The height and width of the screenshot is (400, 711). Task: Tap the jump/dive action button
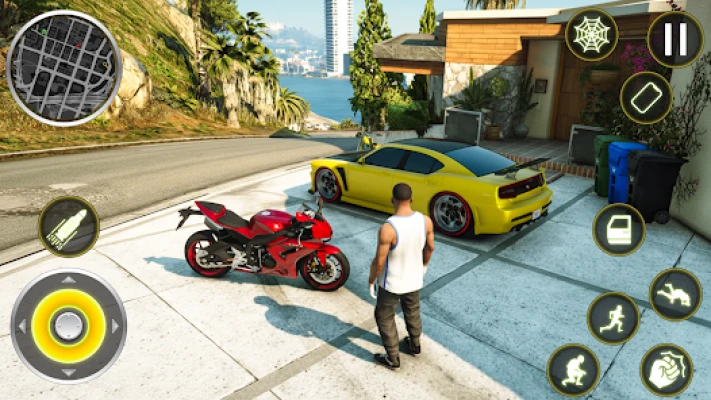pyautogui.click(x=676, y=294)
